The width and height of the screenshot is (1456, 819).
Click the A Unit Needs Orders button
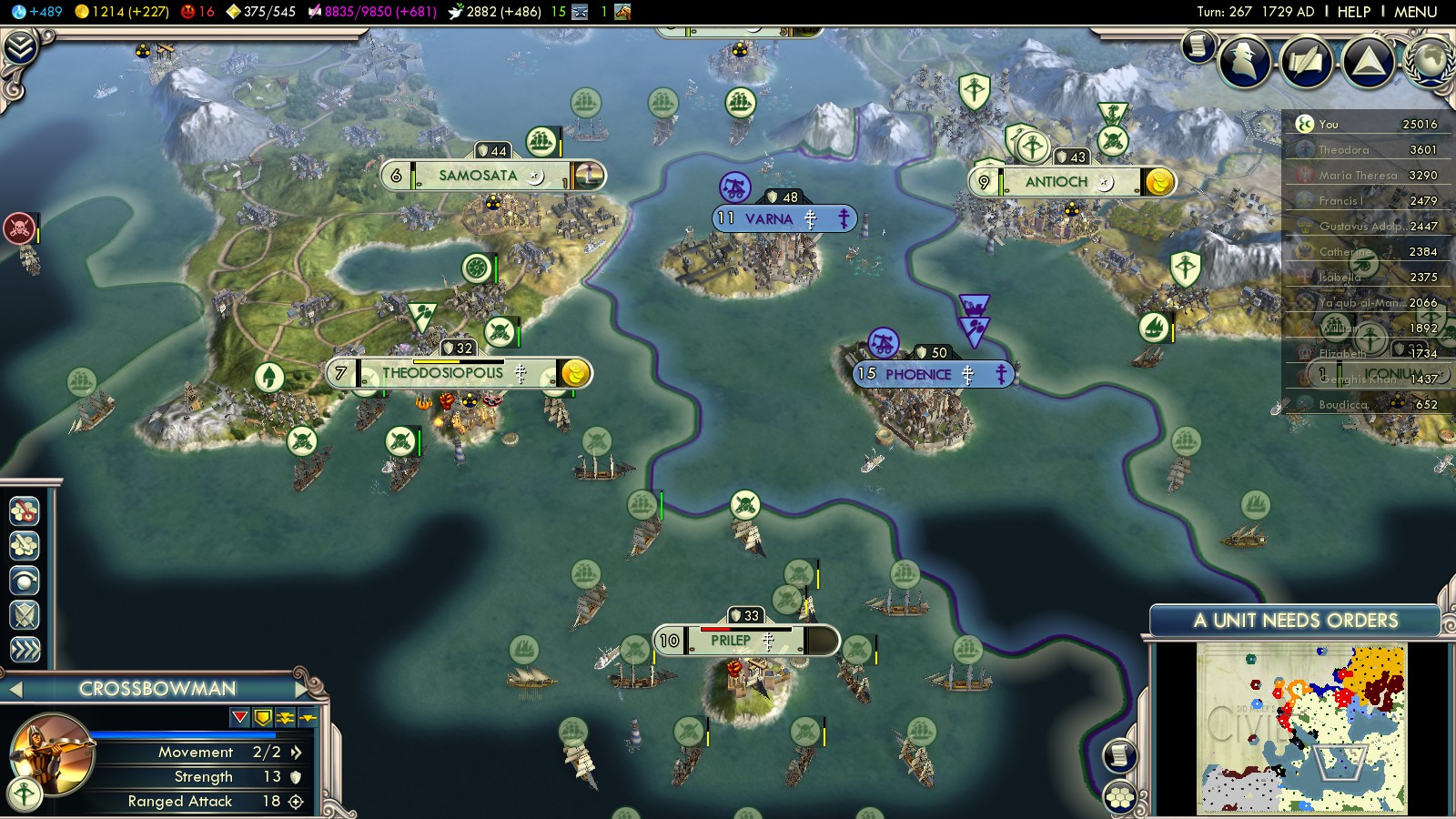[1295, 621]
